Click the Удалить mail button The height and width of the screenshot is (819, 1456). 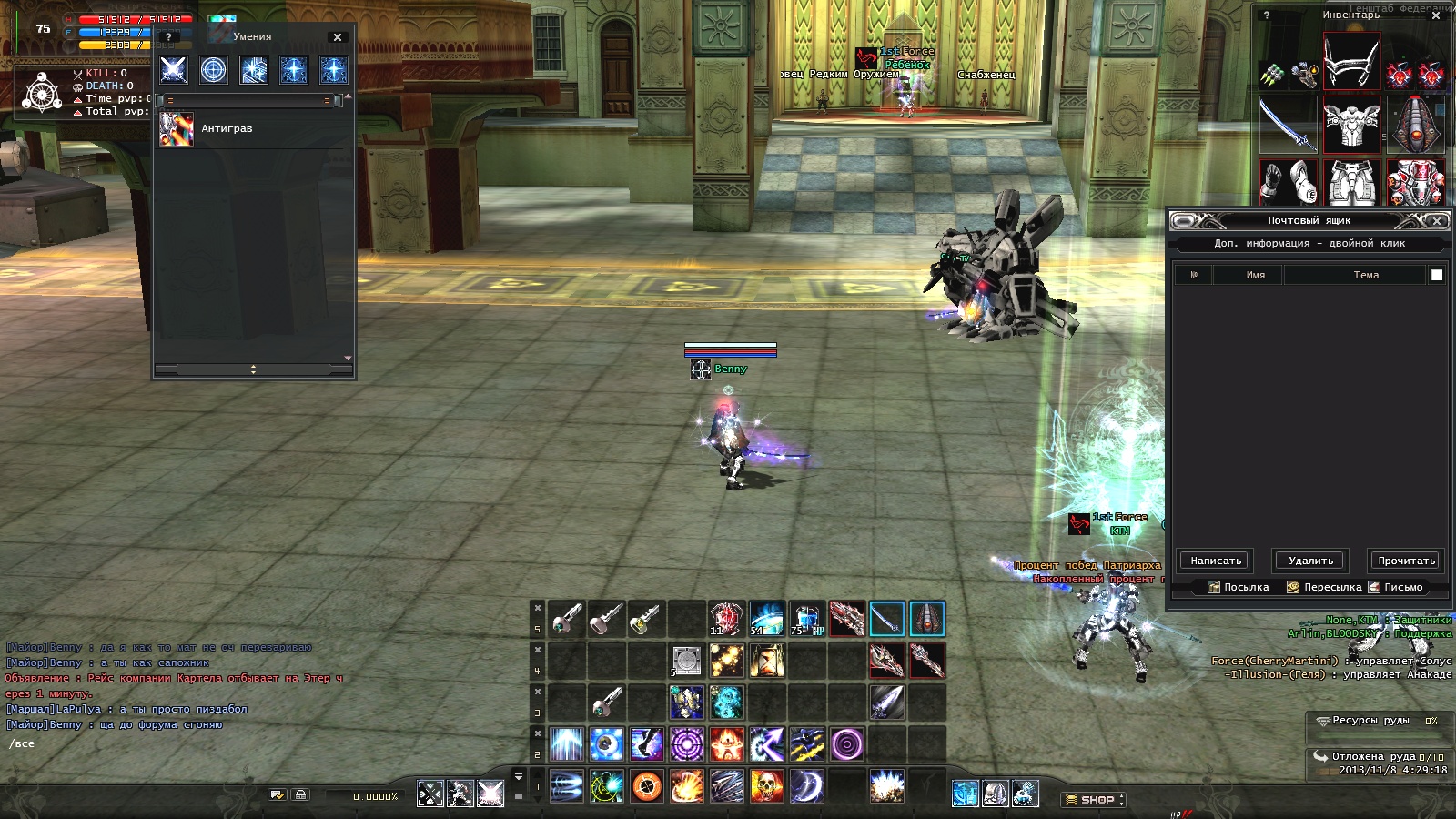[x=1310, y=561]
